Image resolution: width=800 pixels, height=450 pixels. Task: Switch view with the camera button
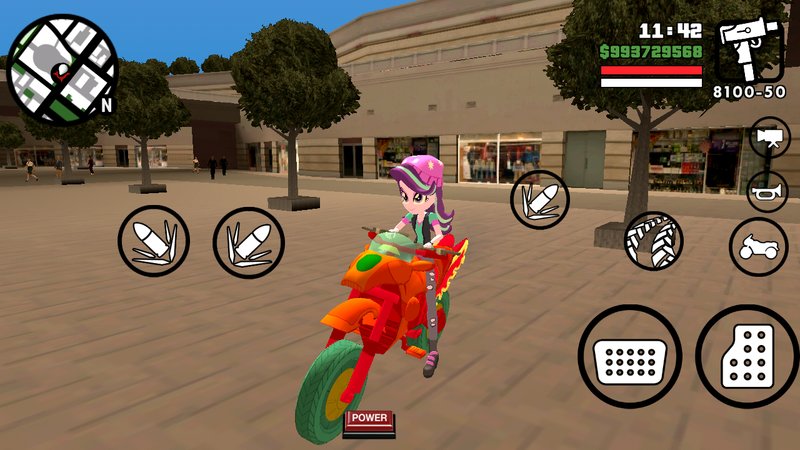tap(769, 137)
